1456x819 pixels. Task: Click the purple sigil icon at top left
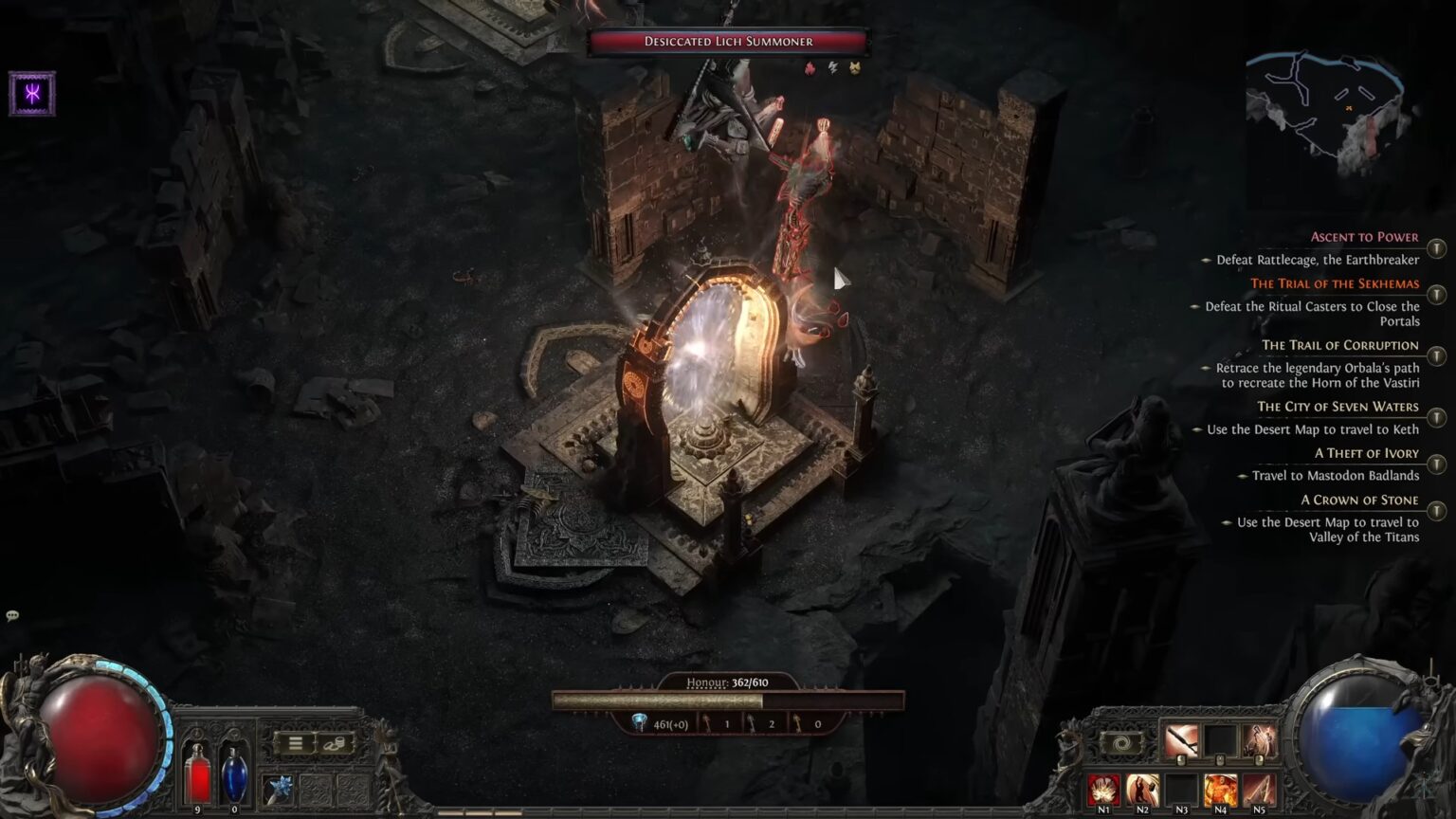(31, 92)
